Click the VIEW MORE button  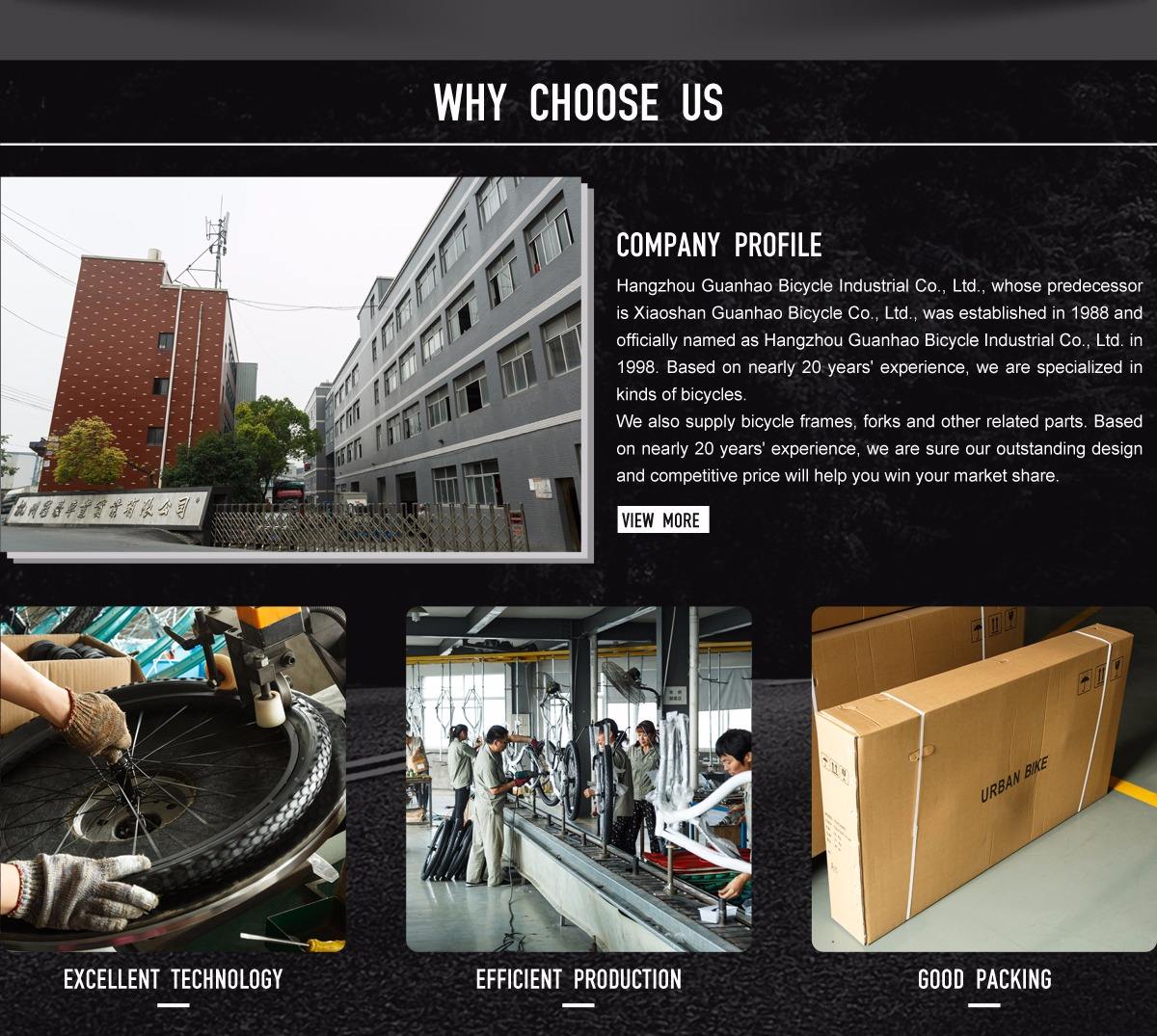point(662,520)
